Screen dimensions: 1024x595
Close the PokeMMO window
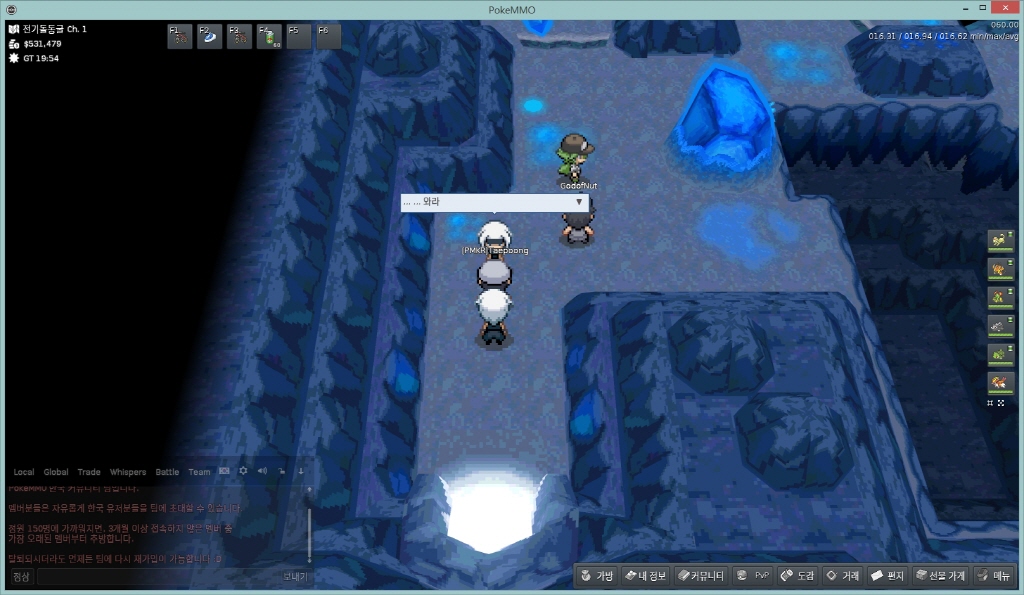point(1005,10)
